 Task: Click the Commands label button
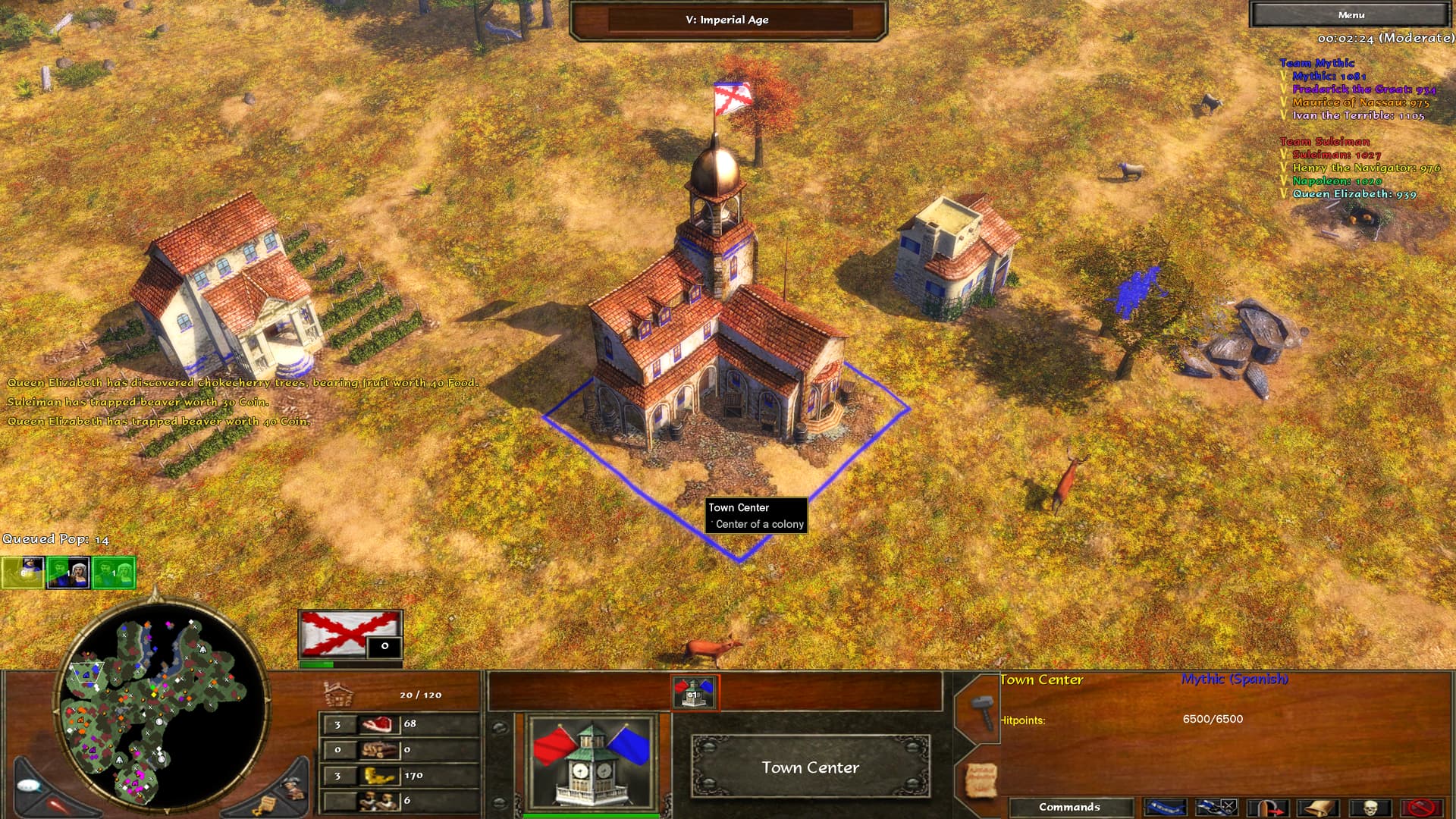(1069, 807)
